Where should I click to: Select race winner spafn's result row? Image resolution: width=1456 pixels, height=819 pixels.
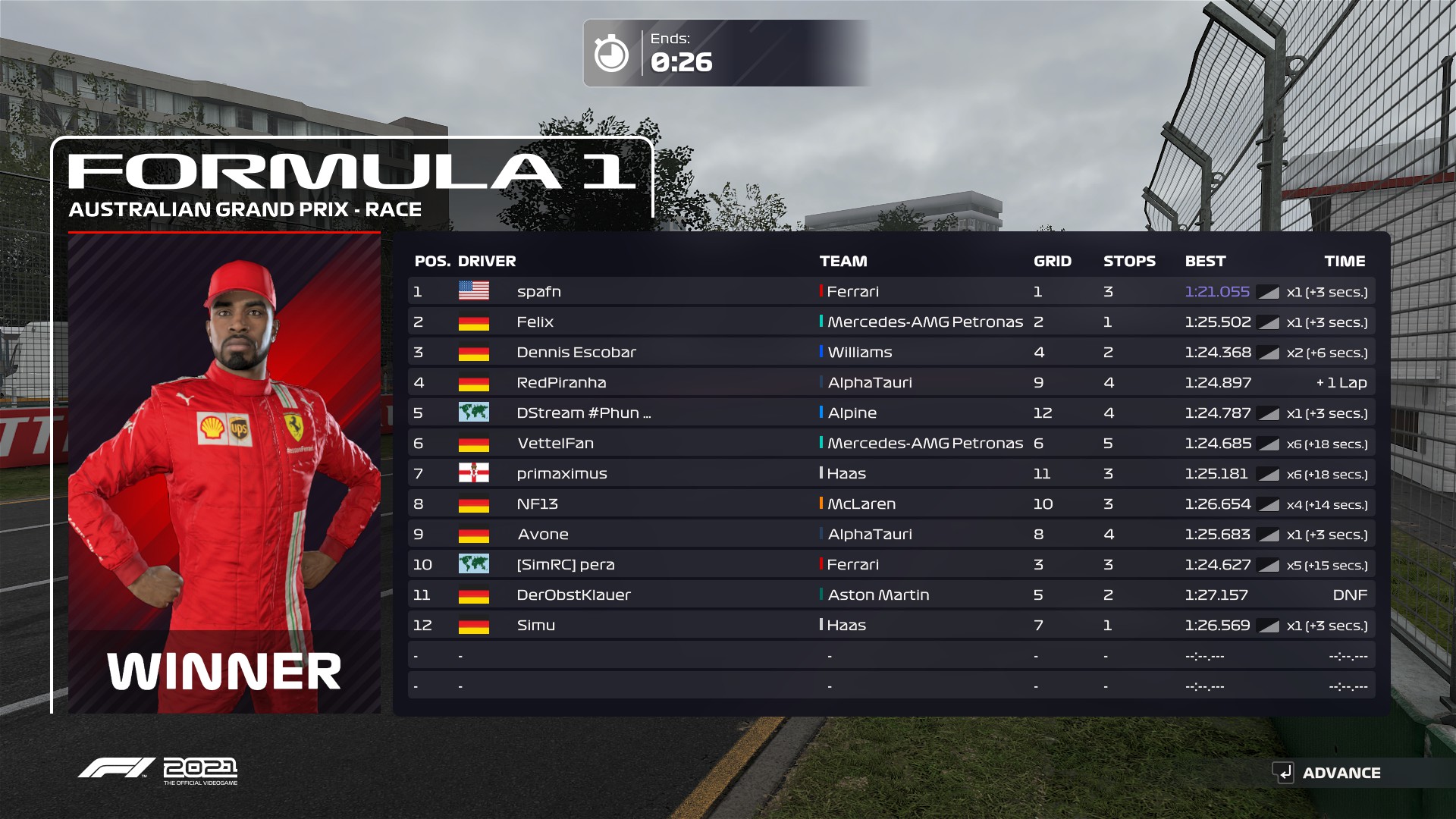point(890,291)
